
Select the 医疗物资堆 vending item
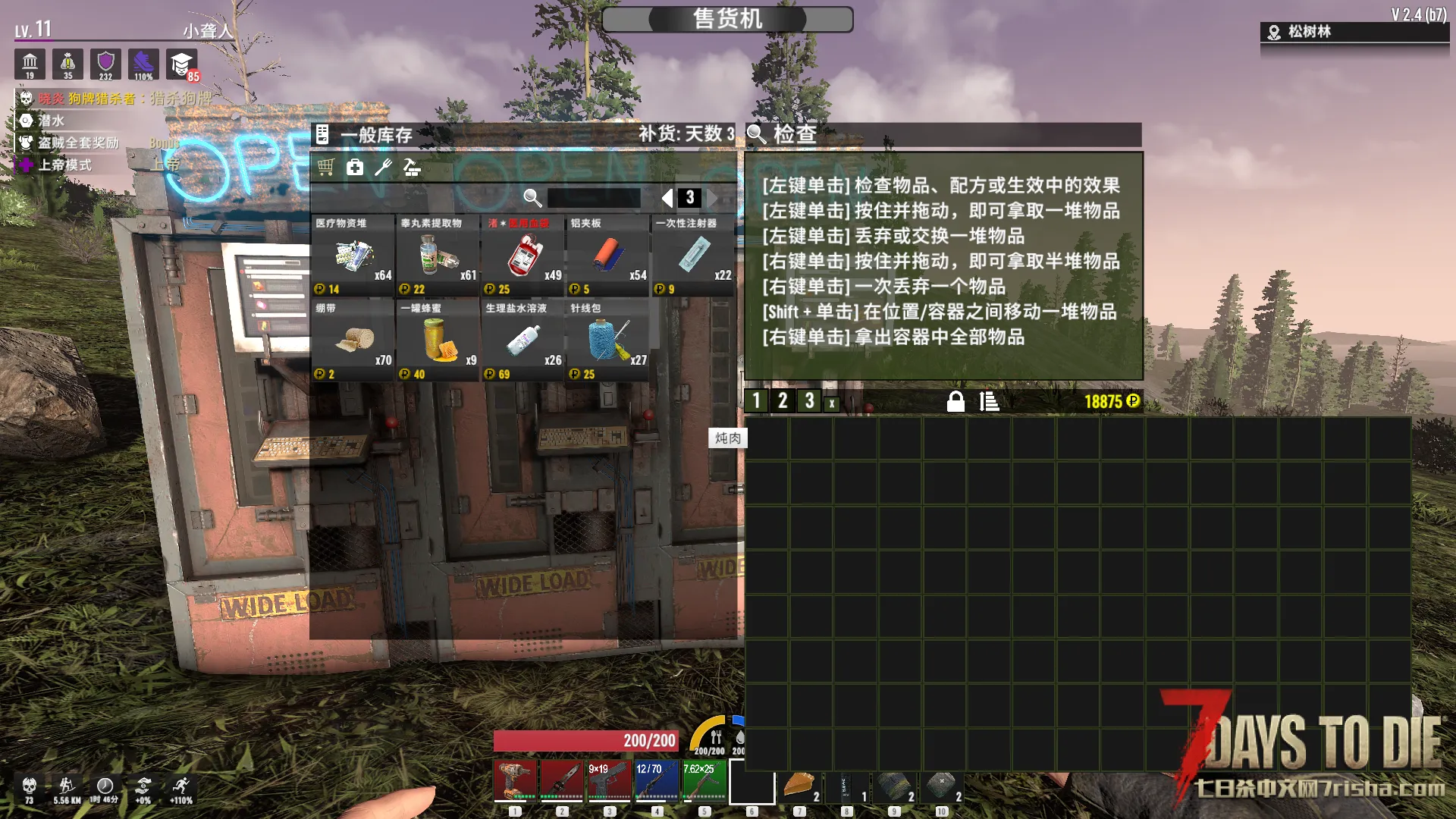coord(353,256)
